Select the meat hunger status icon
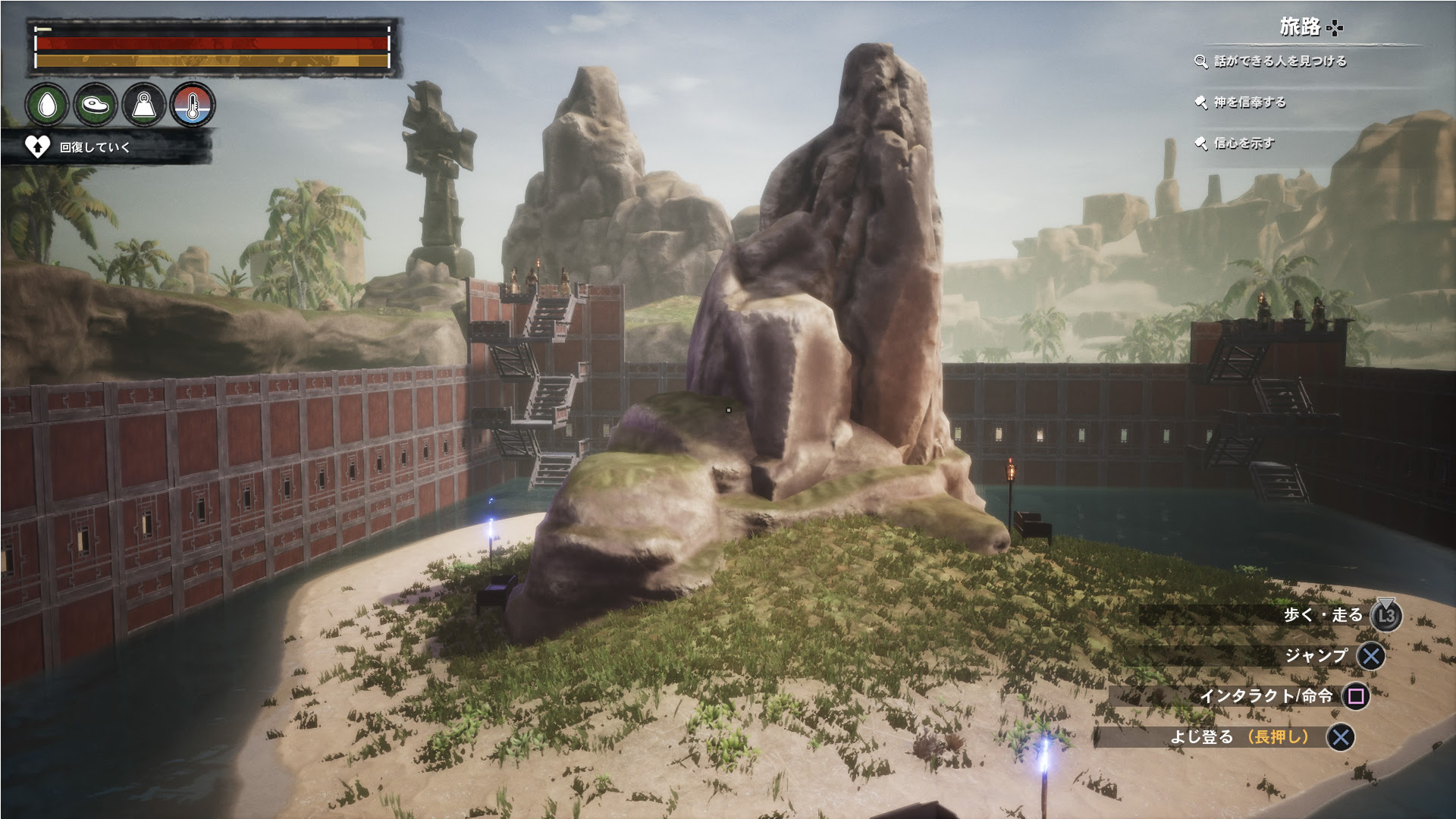Image resolution: width=1456 pixels, height=819 pixels. 96,105
